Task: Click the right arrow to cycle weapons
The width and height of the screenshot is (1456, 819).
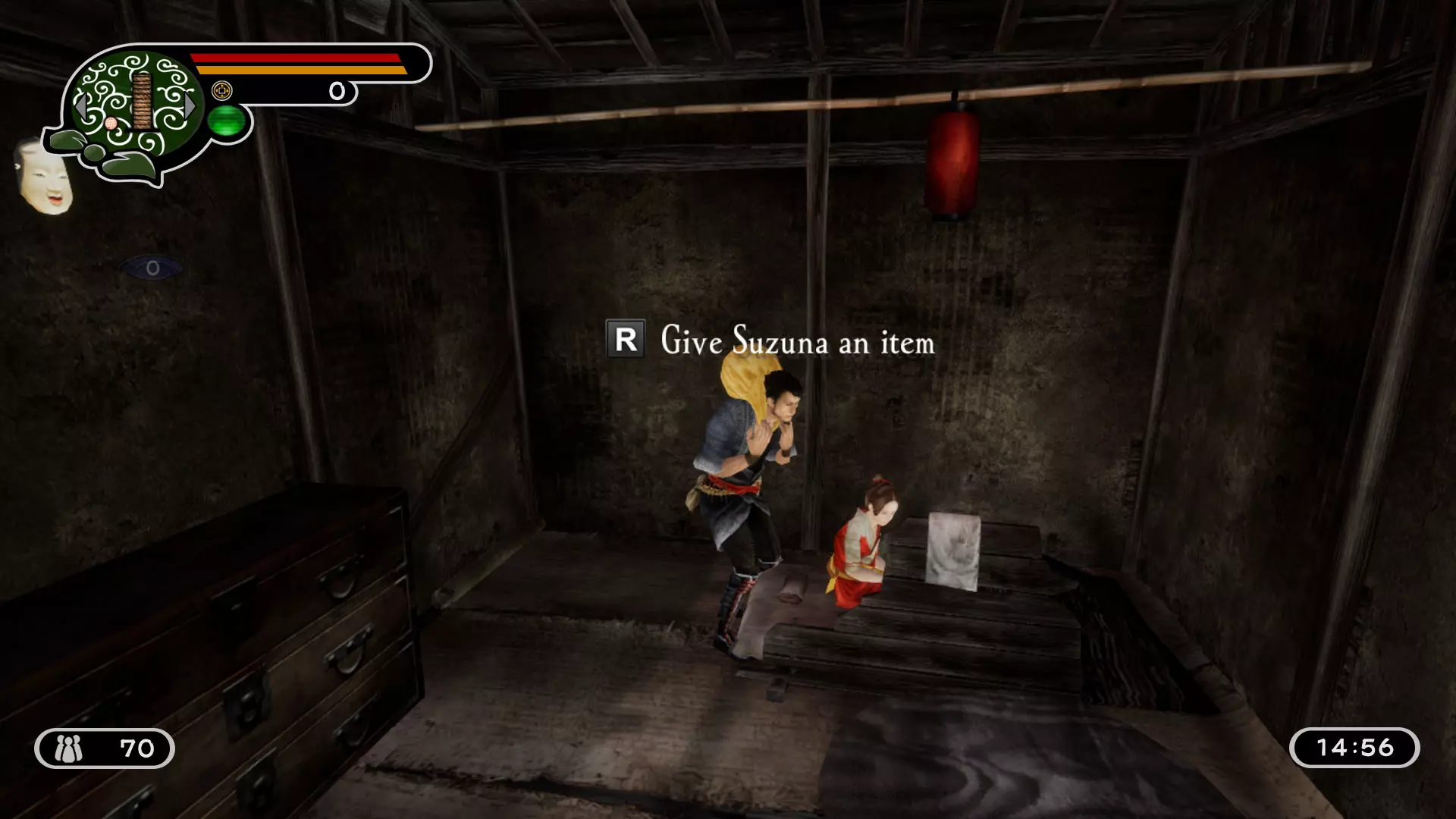Action: coord(190,106)
